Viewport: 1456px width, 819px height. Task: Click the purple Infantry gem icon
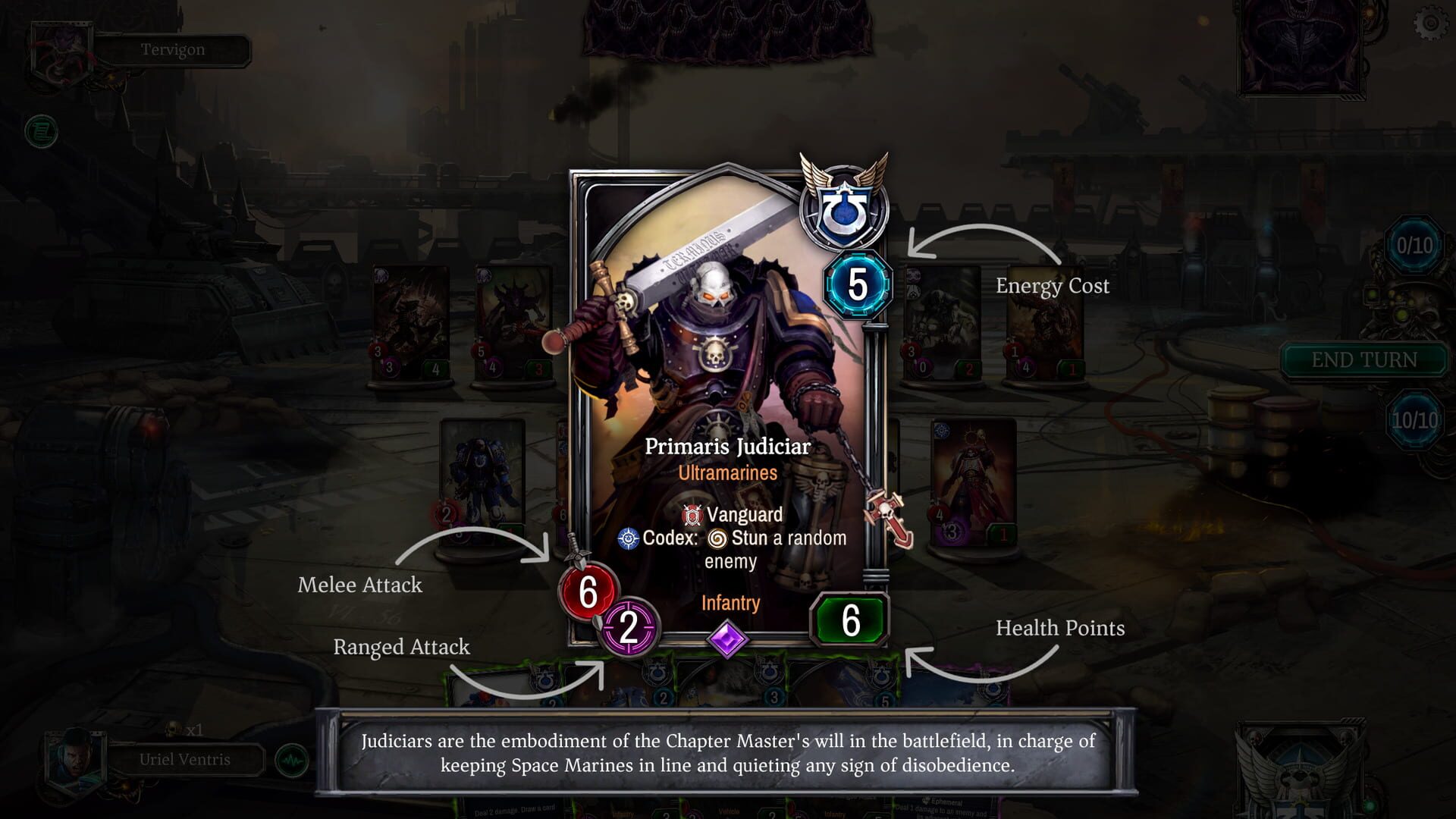[x=729, y=639]
